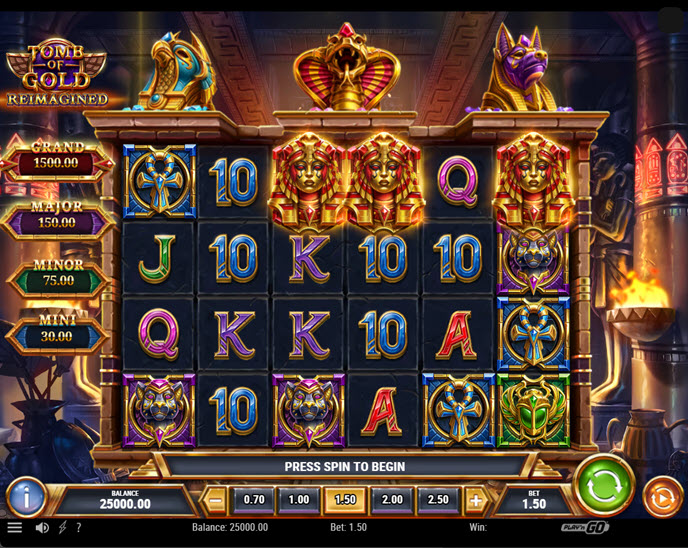Open the hamburger menu
This screenshot has height=548, width=688.
(14, 527)
